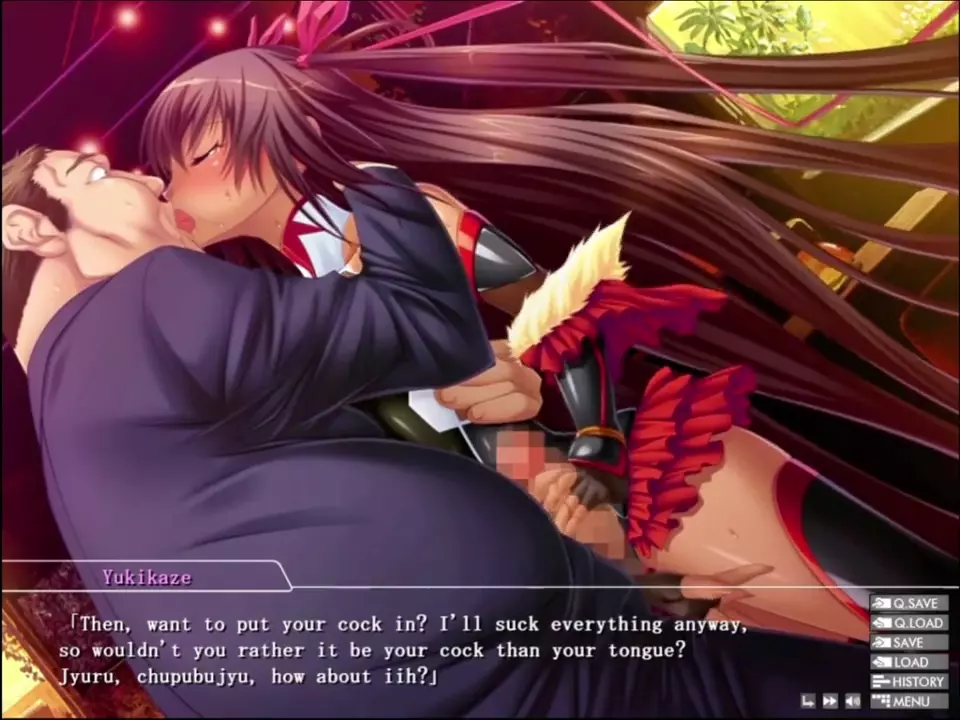Quick load with the Q.LOAD button
The width and height of the screenshot is (960, 720).
tap(908, 623)
